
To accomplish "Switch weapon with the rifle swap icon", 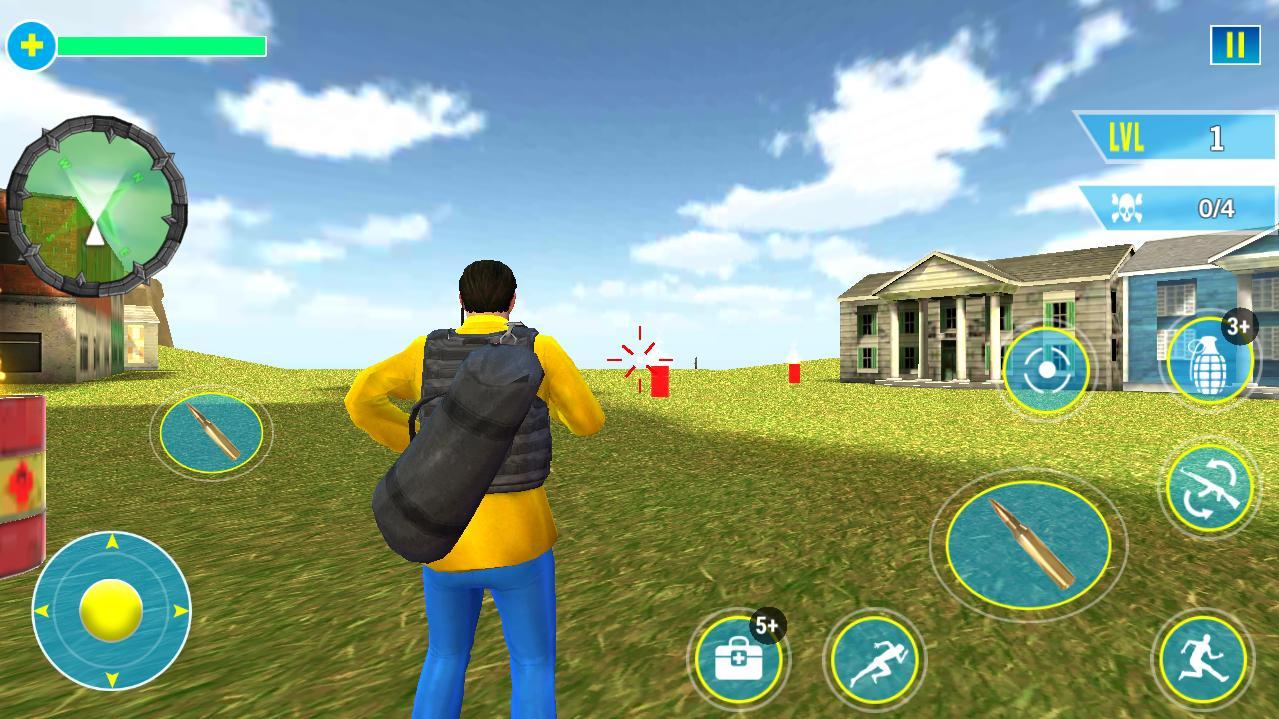I will 1209,487.
